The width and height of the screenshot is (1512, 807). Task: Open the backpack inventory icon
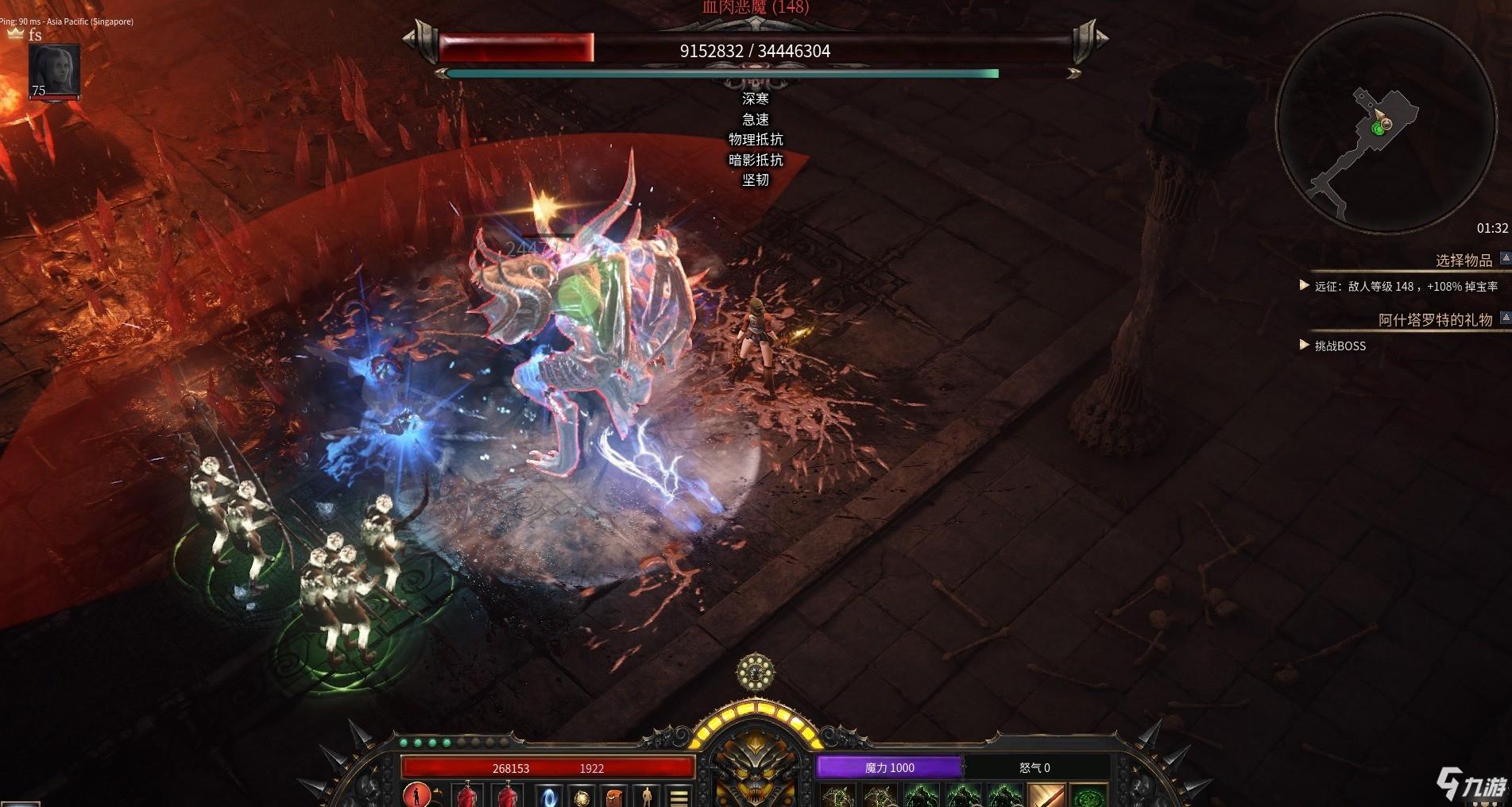613,797
